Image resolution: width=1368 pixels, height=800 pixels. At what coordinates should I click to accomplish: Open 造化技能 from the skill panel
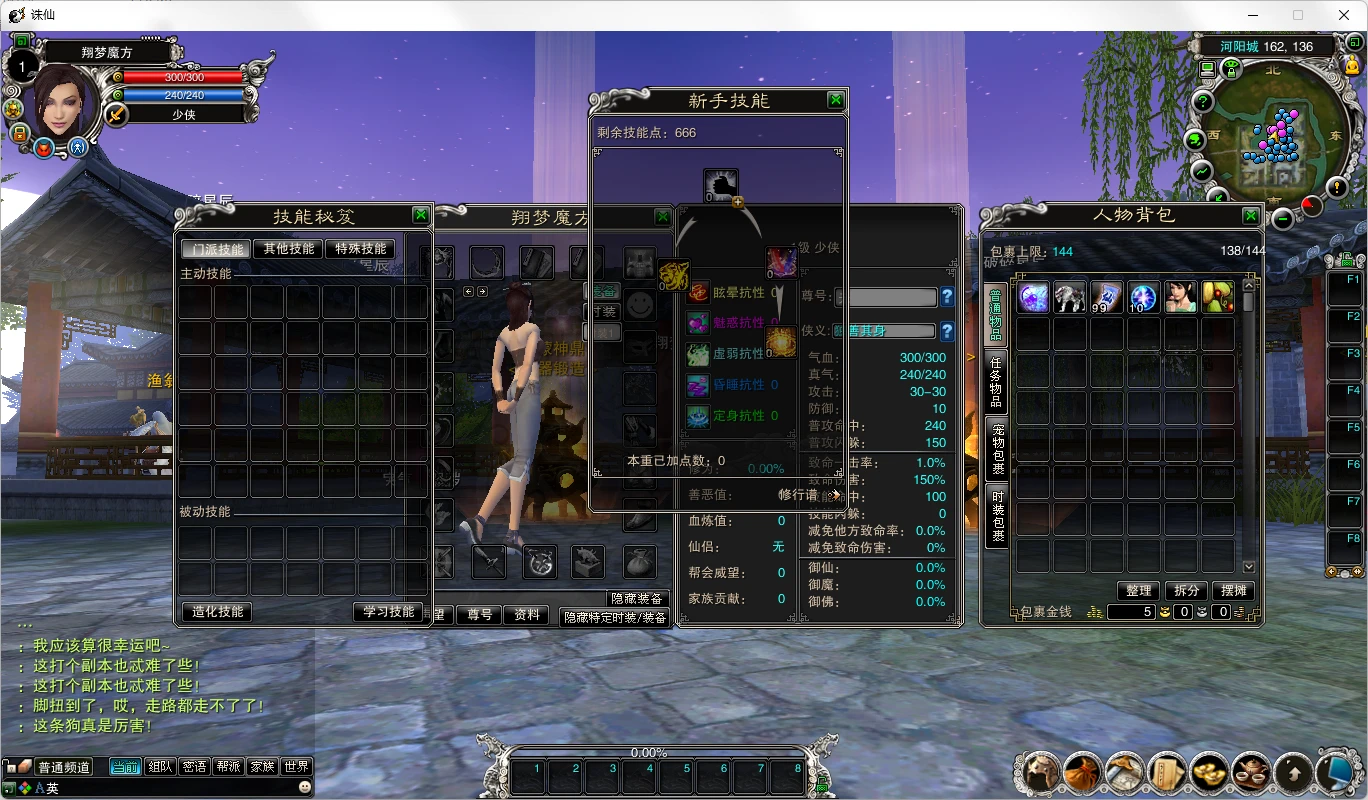pos(217,612)
